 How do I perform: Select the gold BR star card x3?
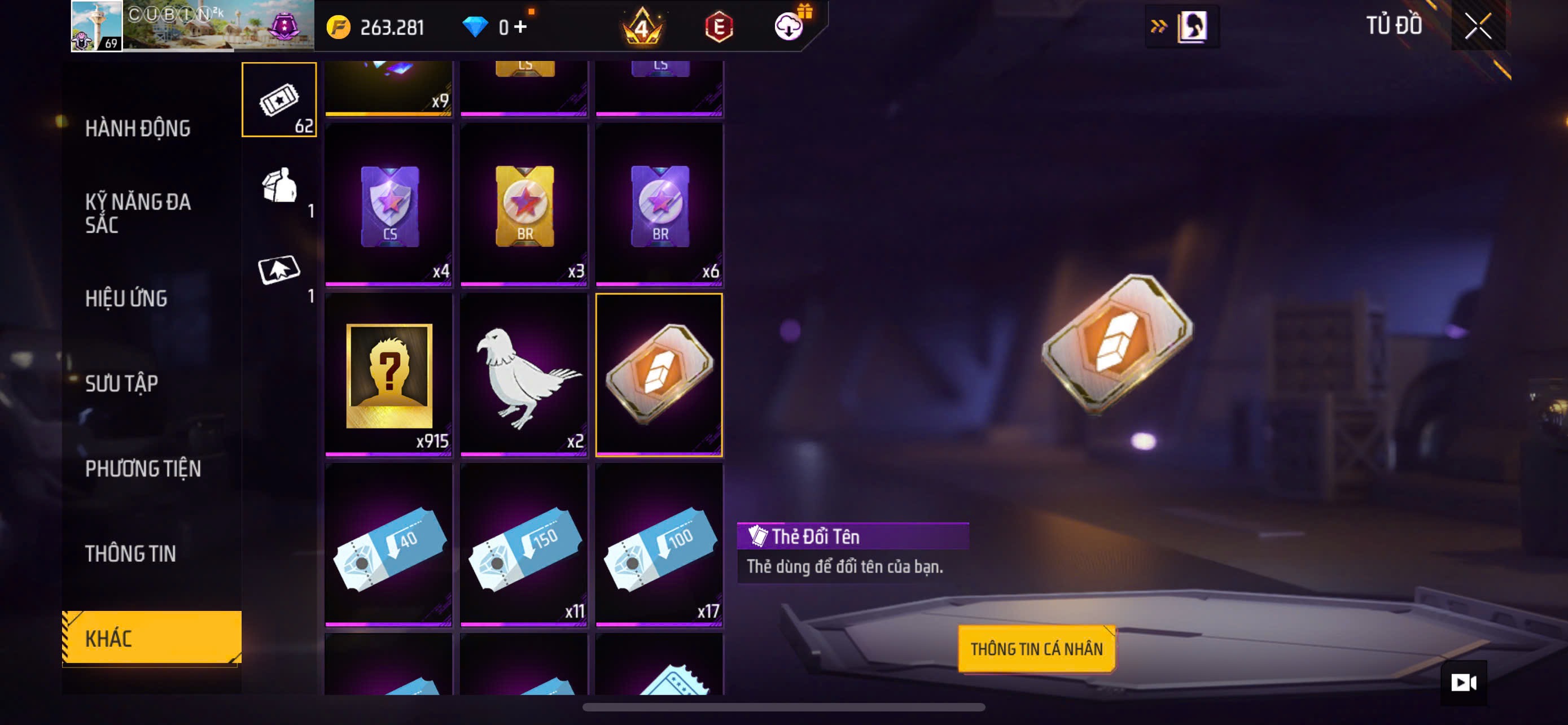coord(524,204)
